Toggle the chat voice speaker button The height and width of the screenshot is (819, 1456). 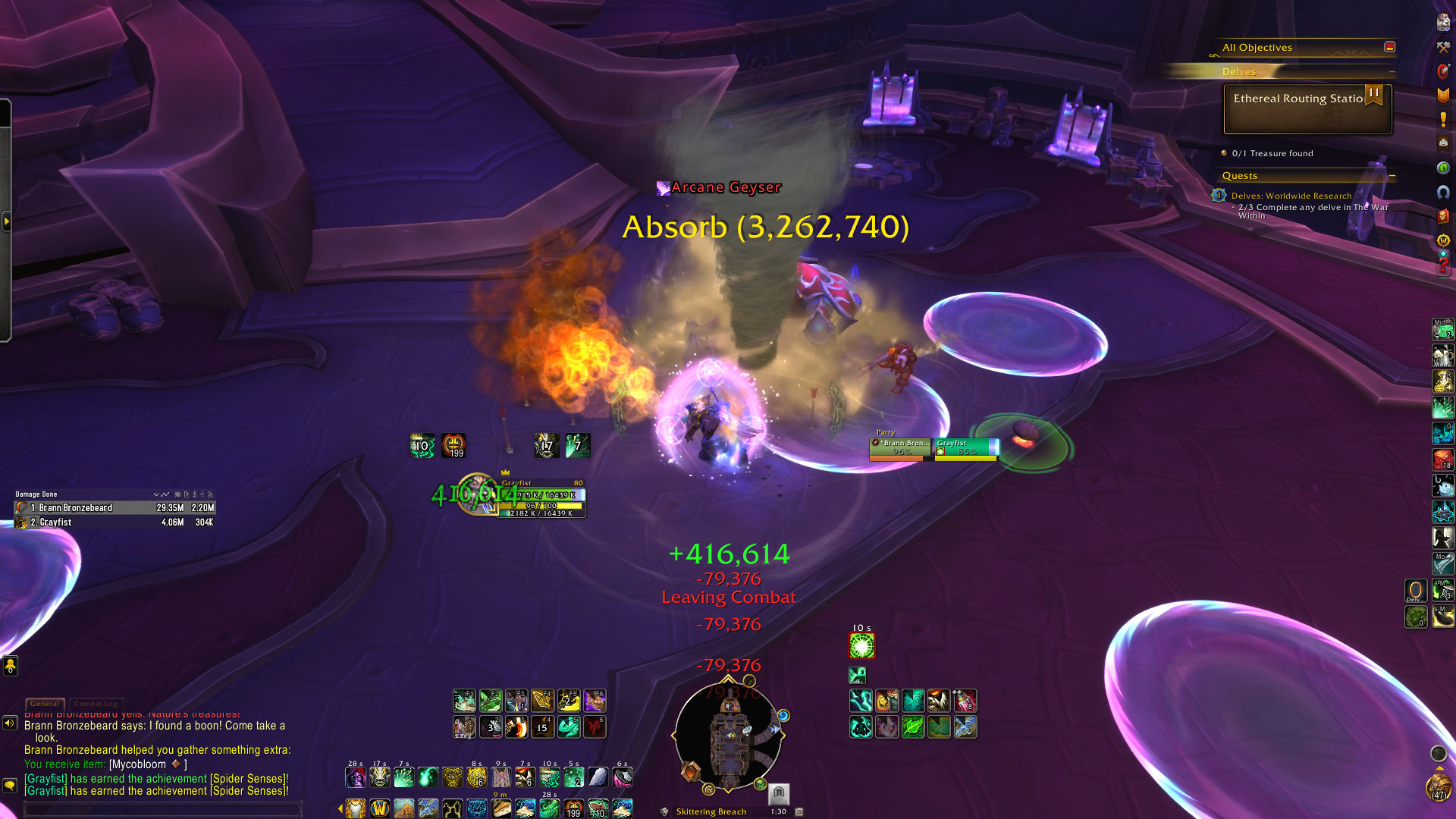[x=10, y=723]
